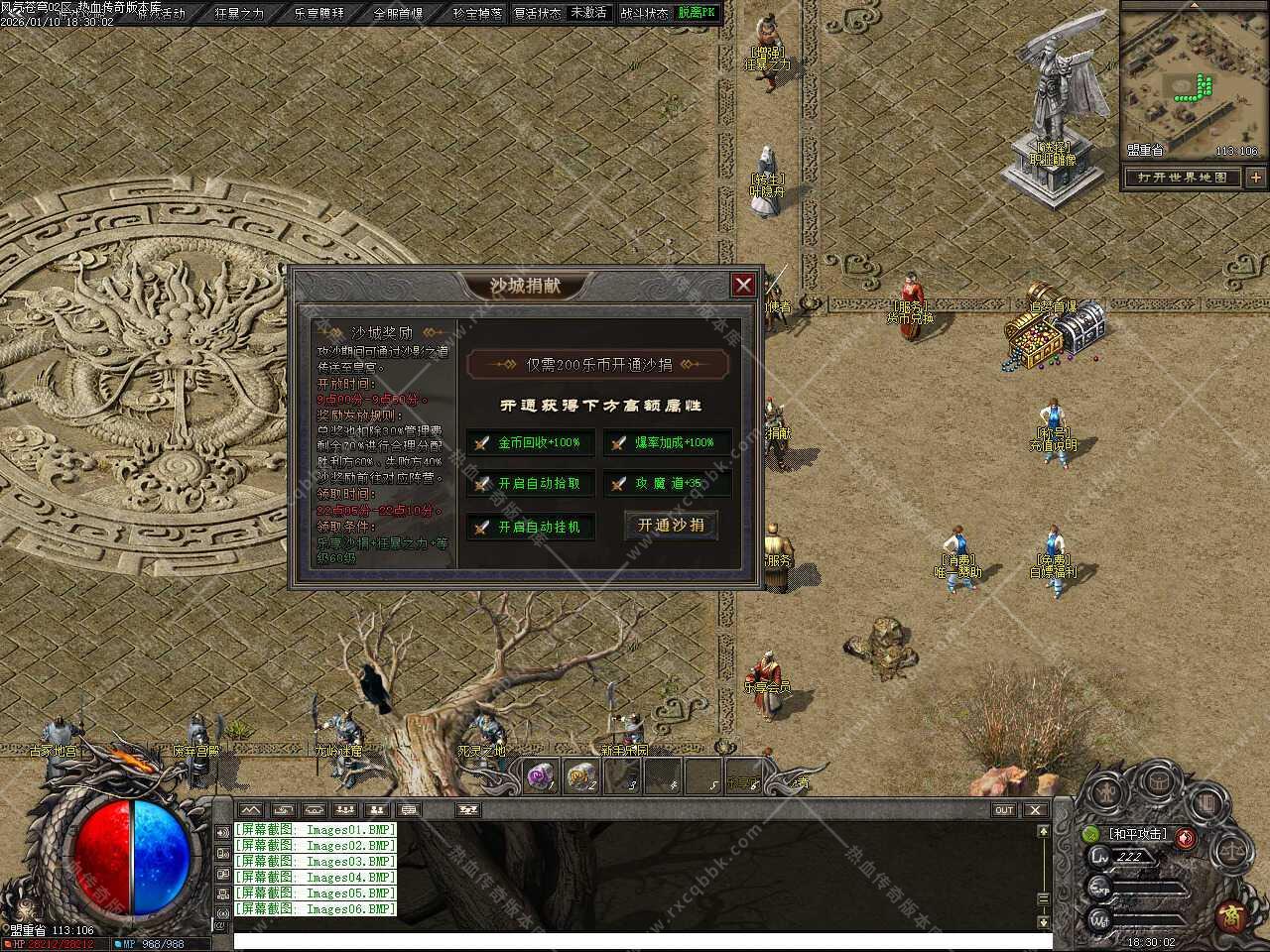The image size is (1270, 952).
Task: Click the 开通沙捐 button
Action: (x=671, y=525)
